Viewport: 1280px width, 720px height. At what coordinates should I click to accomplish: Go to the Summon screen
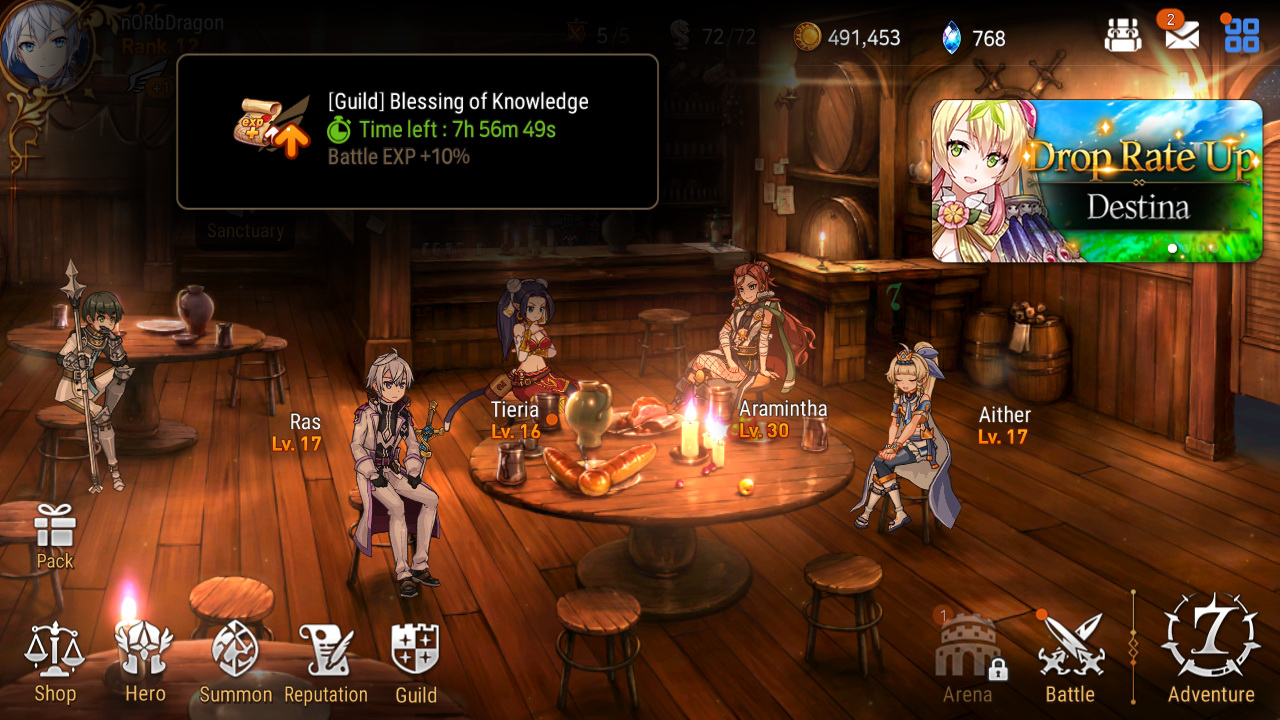235,662
